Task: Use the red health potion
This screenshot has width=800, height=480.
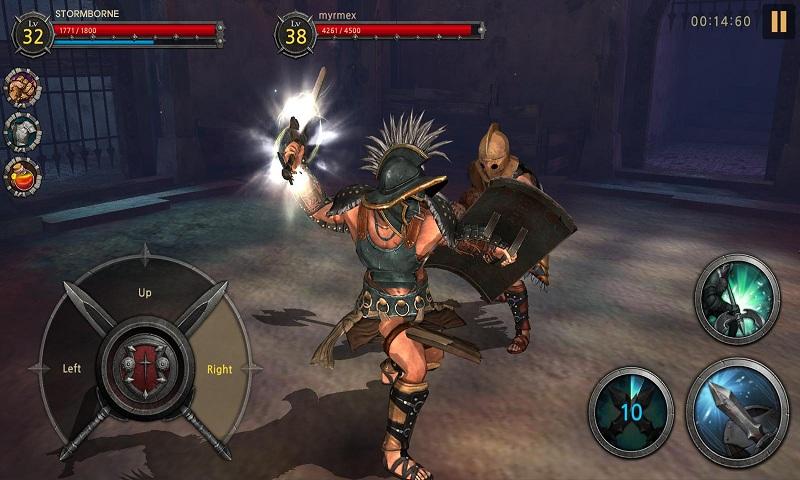Action: 22,174
